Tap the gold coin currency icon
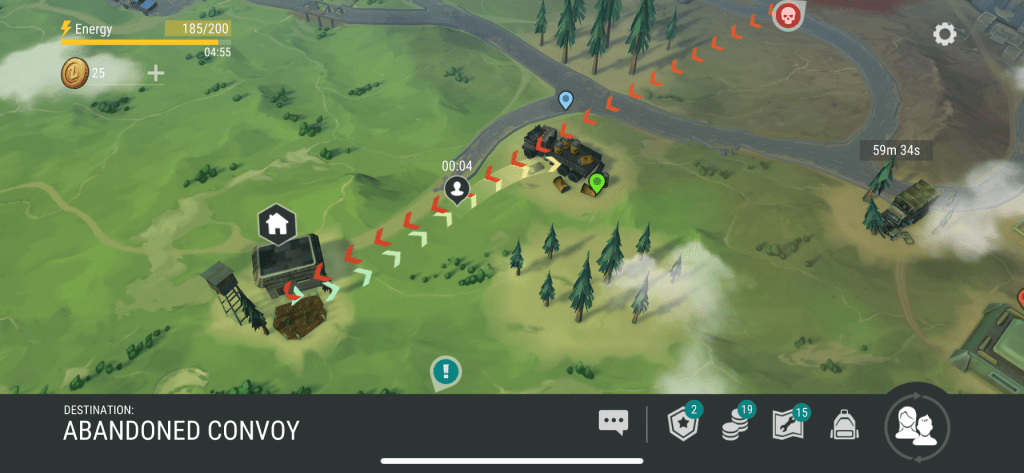This screenshot has width=1024, height=473. pos(75,72)
